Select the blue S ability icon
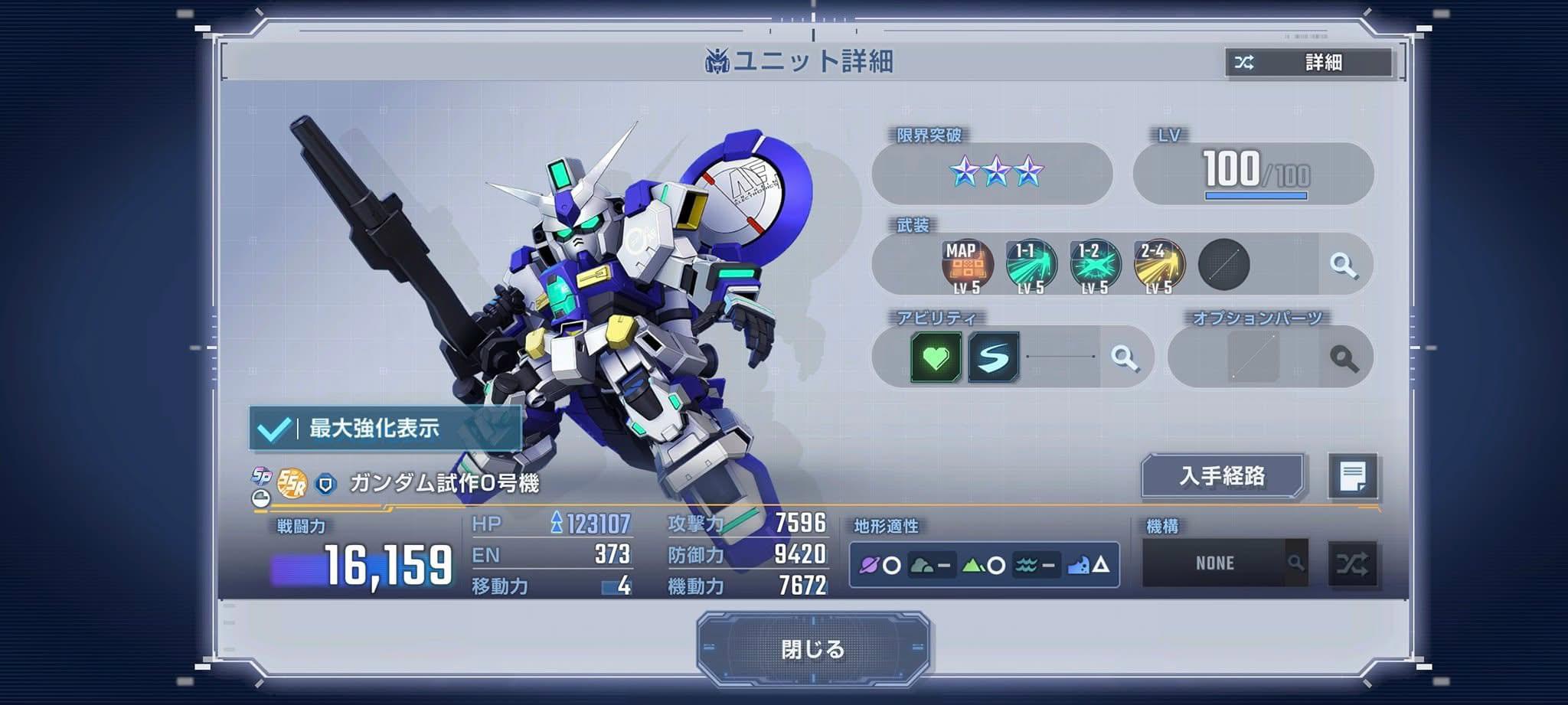Screen dimensions: 1568x705 point(993,357)
